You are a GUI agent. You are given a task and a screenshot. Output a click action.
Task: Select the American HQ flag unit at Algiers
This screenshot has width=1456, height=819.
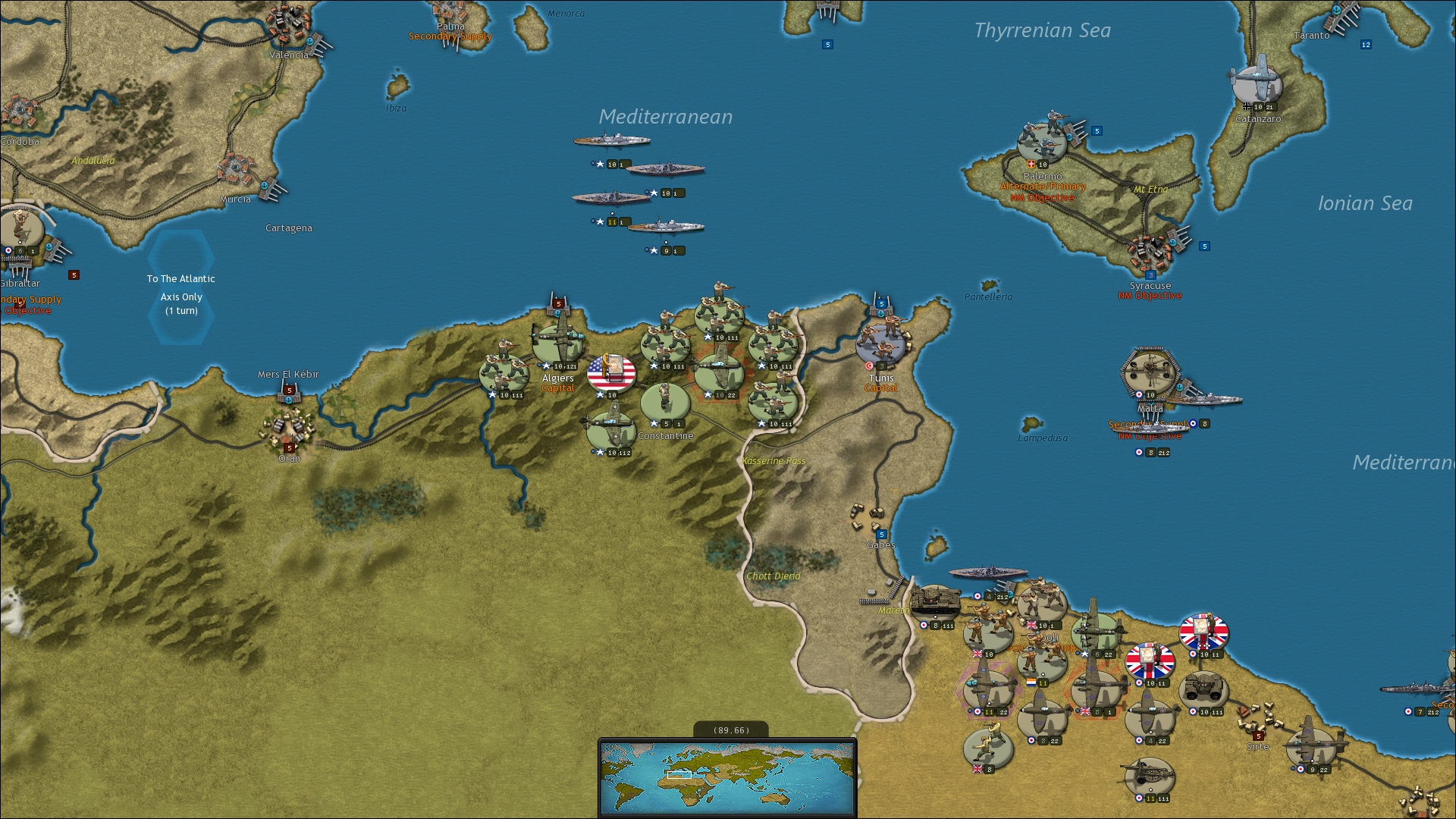610,373
